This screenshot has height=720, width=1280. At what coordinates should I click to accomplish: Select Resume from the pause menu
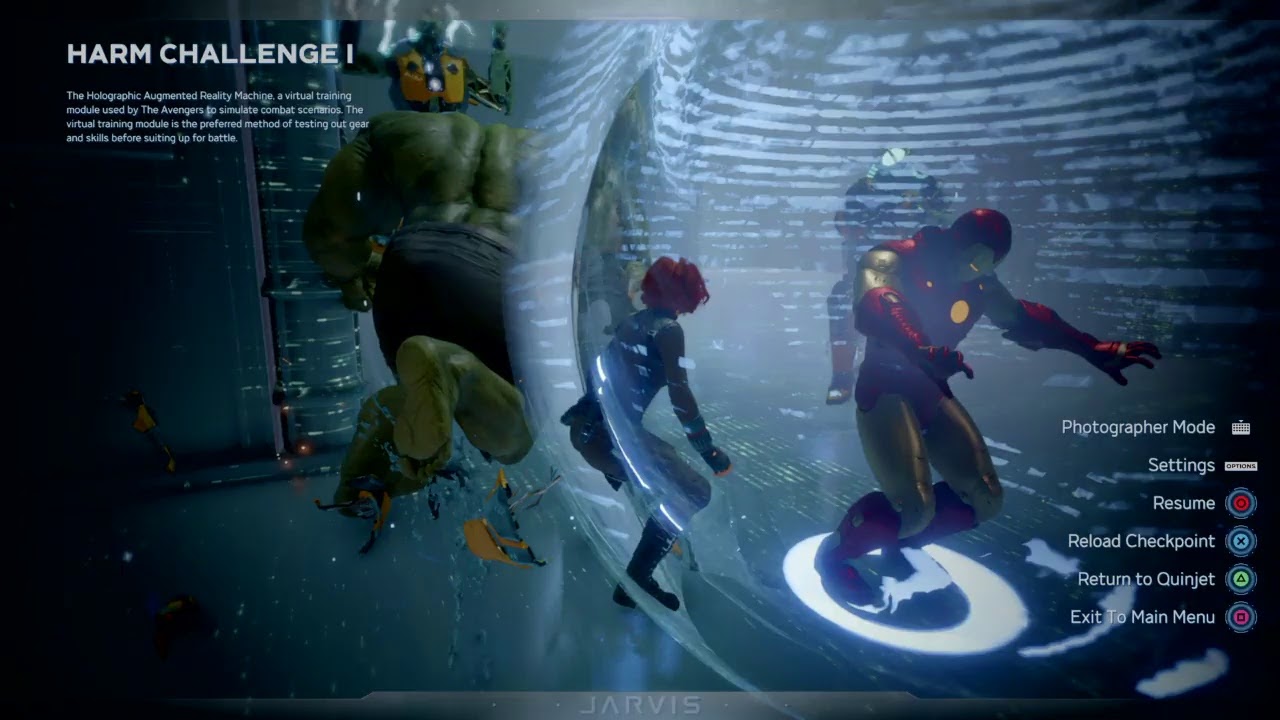pos(1184,503)
